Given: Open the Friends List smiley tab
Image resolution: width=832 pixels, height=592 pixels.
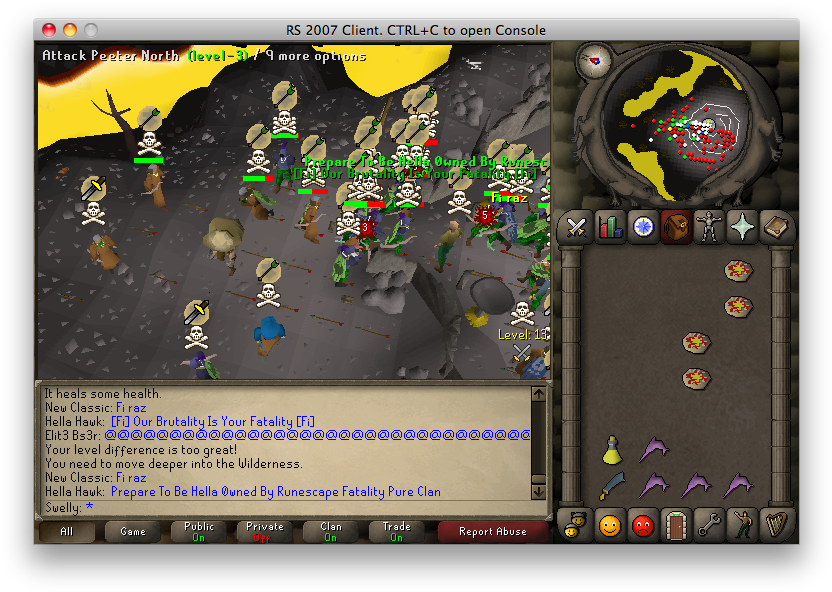Looking at the screenshot, I should click(610, 523).
